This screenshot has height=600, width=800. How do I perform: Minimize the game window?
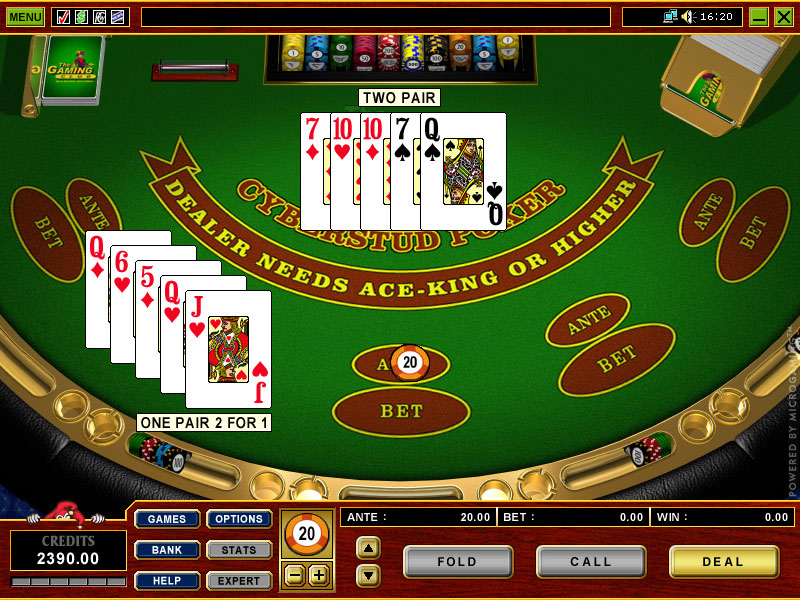pyautogui.click(x=759, y=17)
